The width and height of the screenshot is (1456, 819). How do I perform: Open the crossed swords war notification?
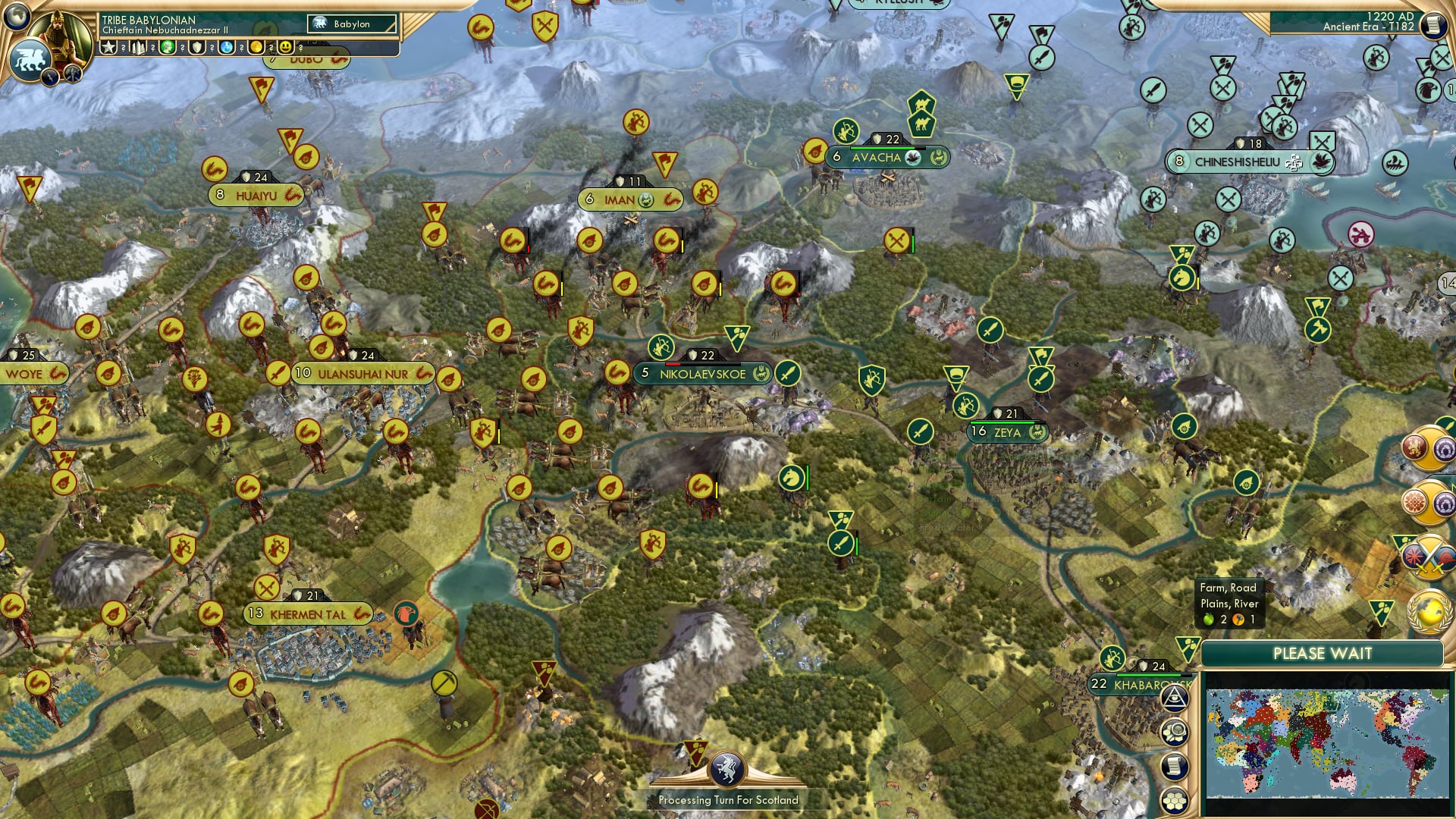coord(1429,557)
